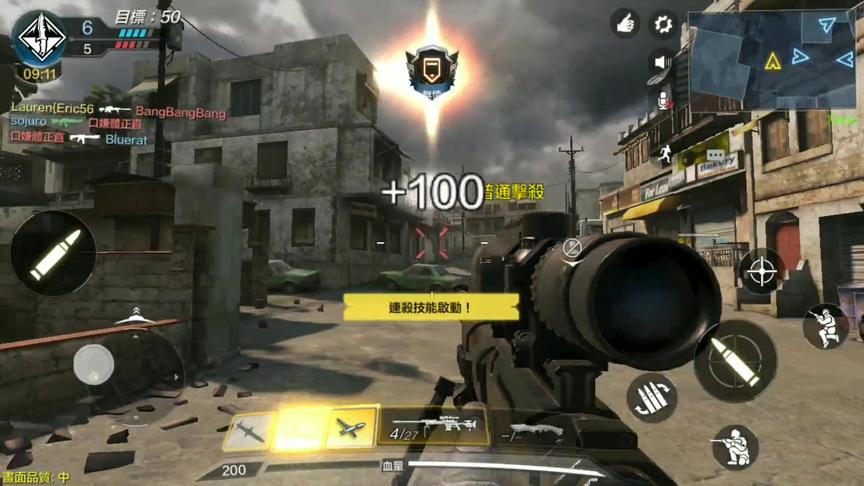The image size is (864, 486).
Task: Tap the thumbs-up like icon
Action: click(626, 24)
